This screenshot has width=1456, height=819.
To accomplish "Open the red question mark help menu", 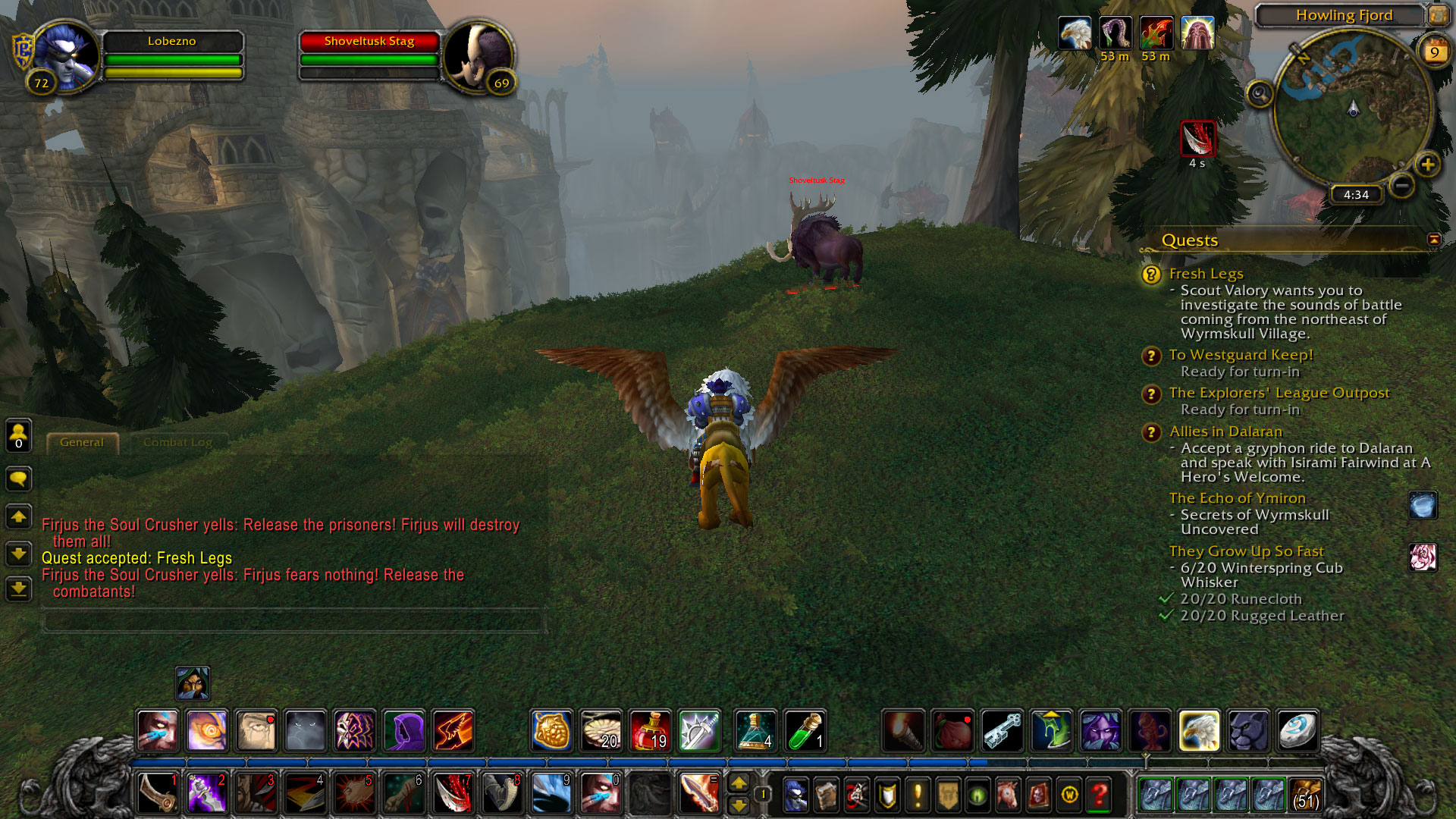I will (1099, 795).
